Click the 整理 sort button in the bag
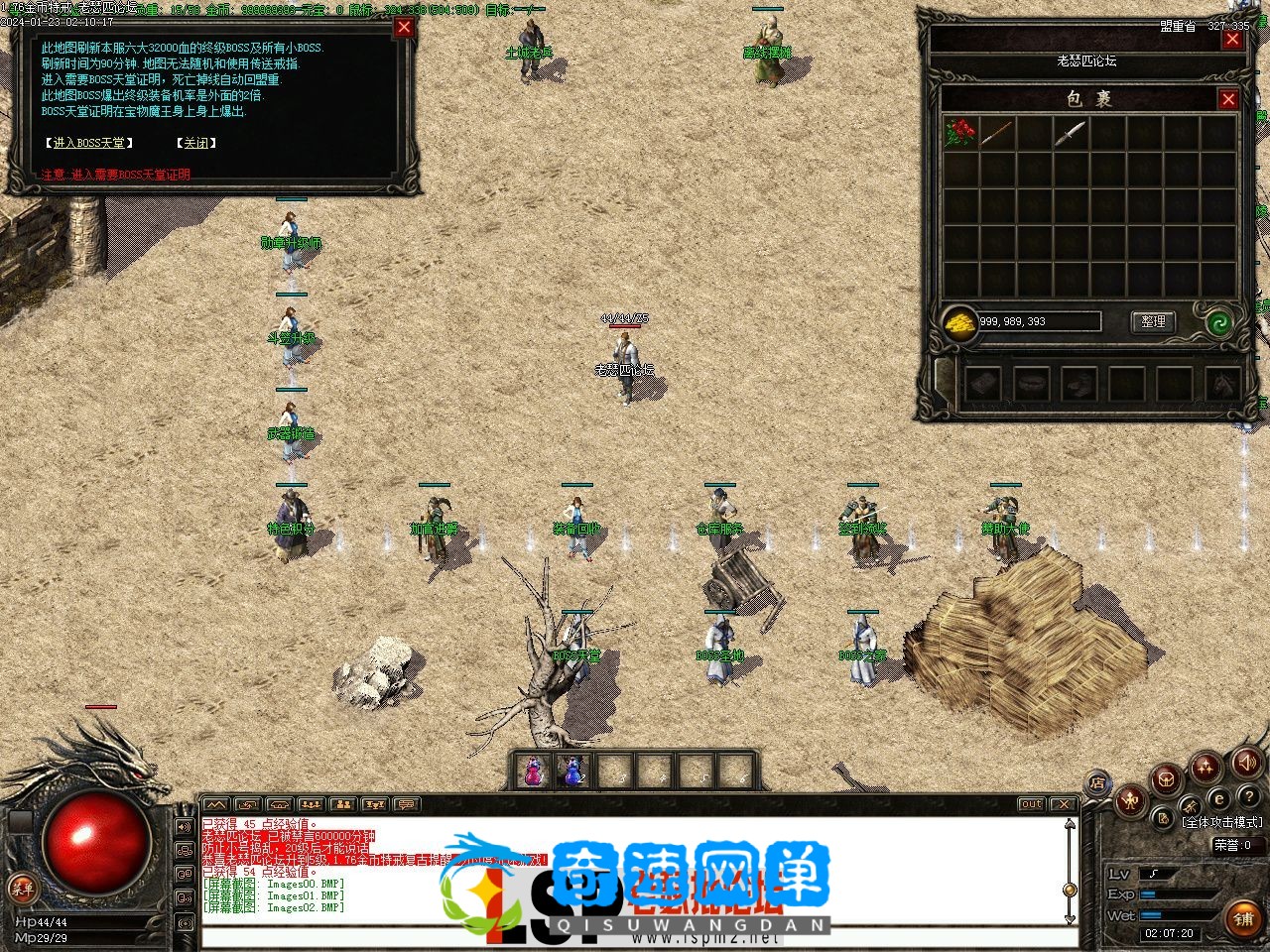Screen dimensions: 1270x952 (1153, 321)
